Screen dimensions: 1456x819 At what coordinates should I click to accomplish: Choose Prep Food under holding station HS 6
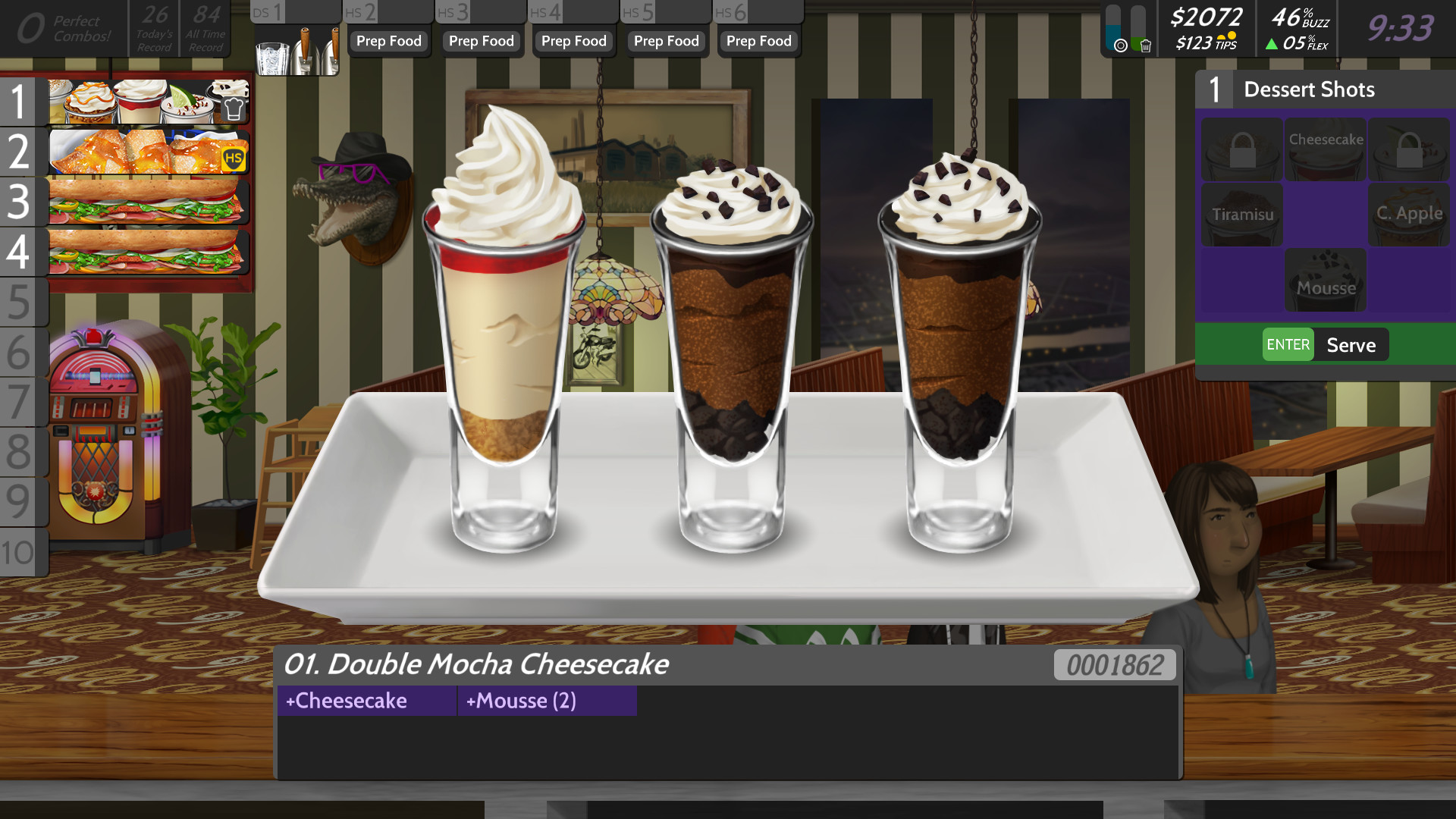click(x=759, y=41)
